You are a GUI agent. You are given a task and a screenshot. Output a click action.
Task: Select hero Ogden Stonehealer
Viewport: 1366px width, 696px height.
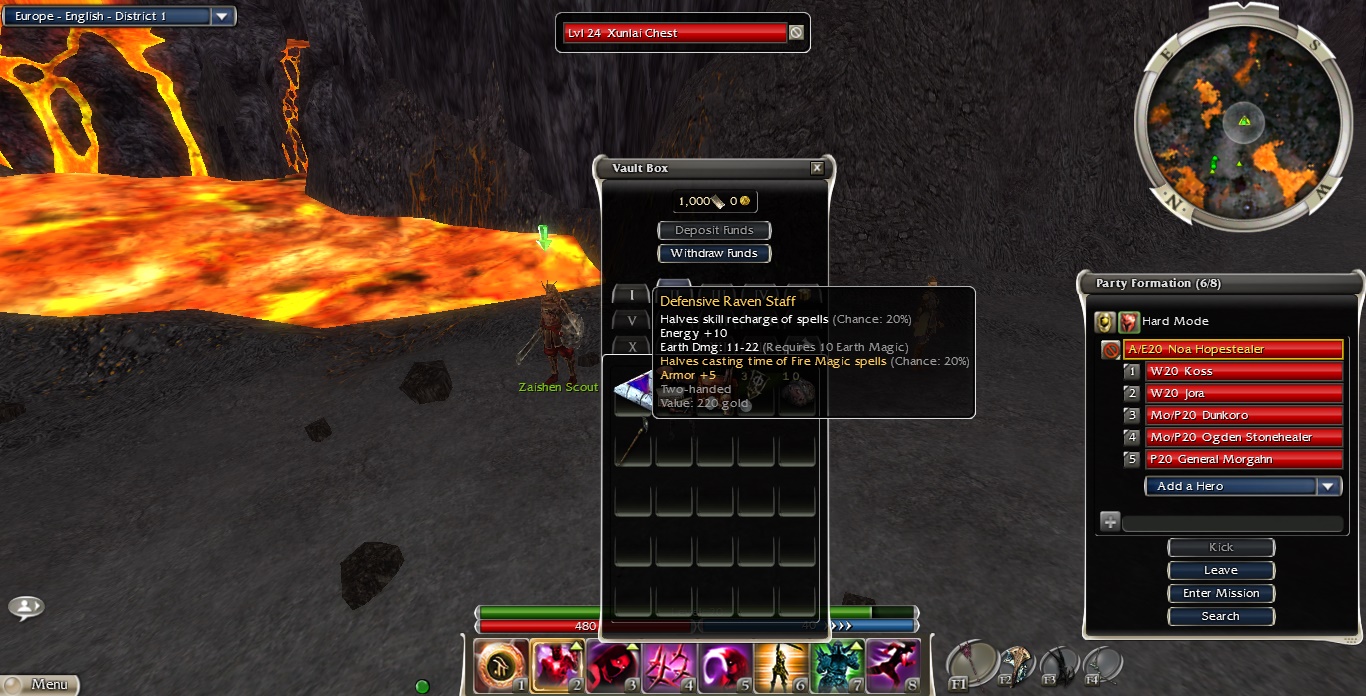1242,437
